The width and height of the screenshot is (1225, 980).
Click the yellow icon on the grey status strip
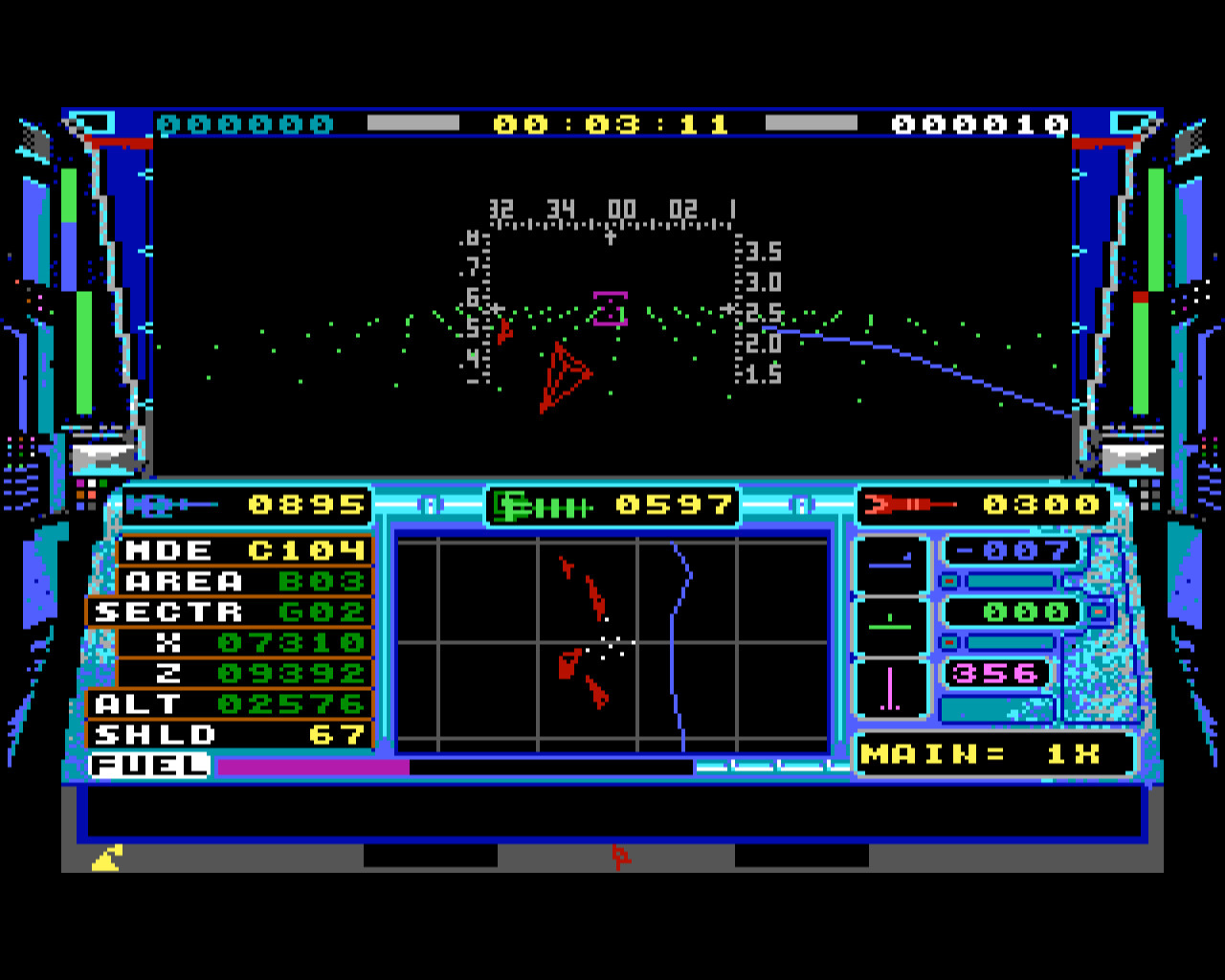(106, 858)
